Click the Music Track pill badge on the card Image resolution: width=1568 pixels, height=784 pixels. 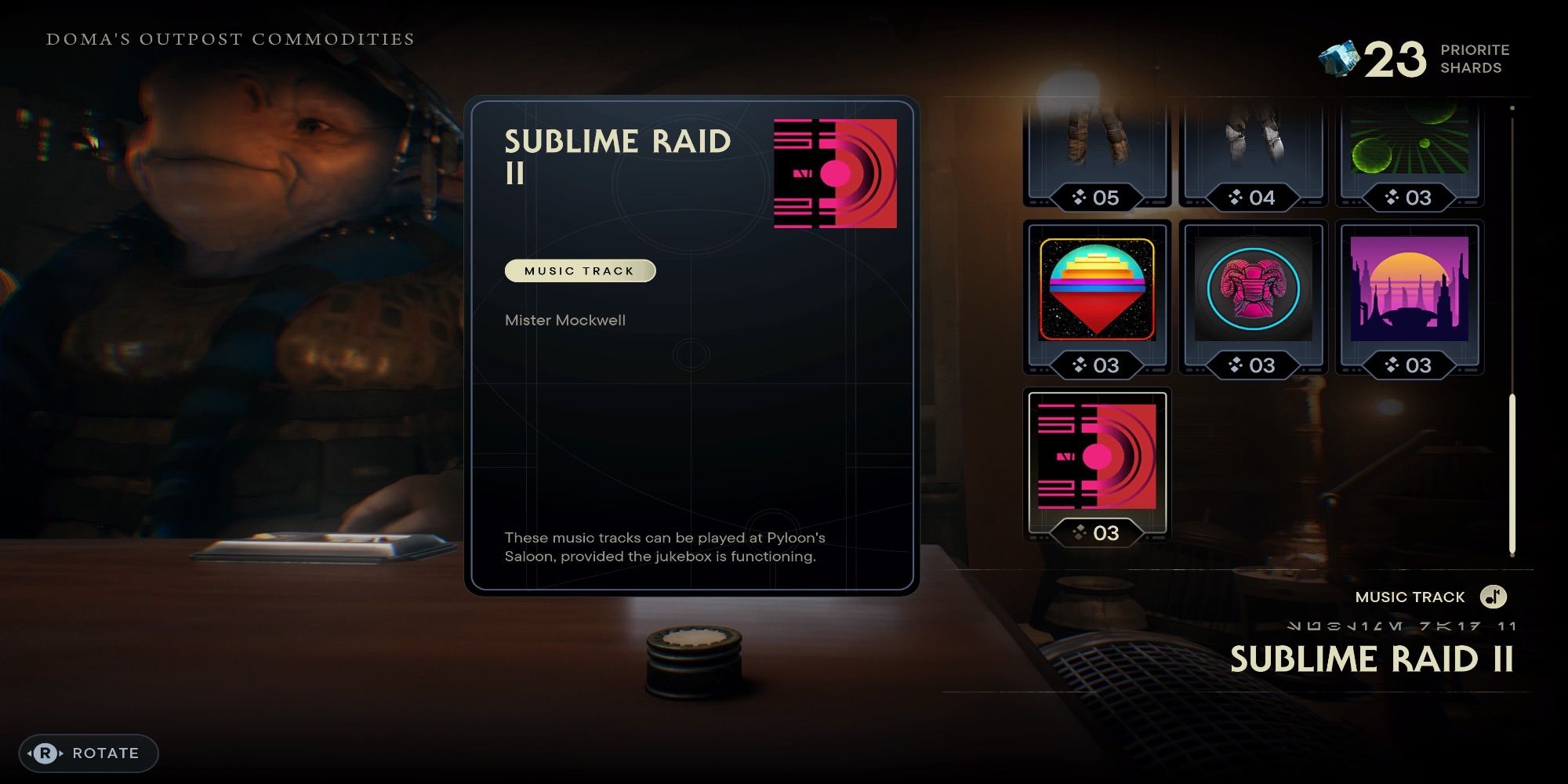pos(579,271)
